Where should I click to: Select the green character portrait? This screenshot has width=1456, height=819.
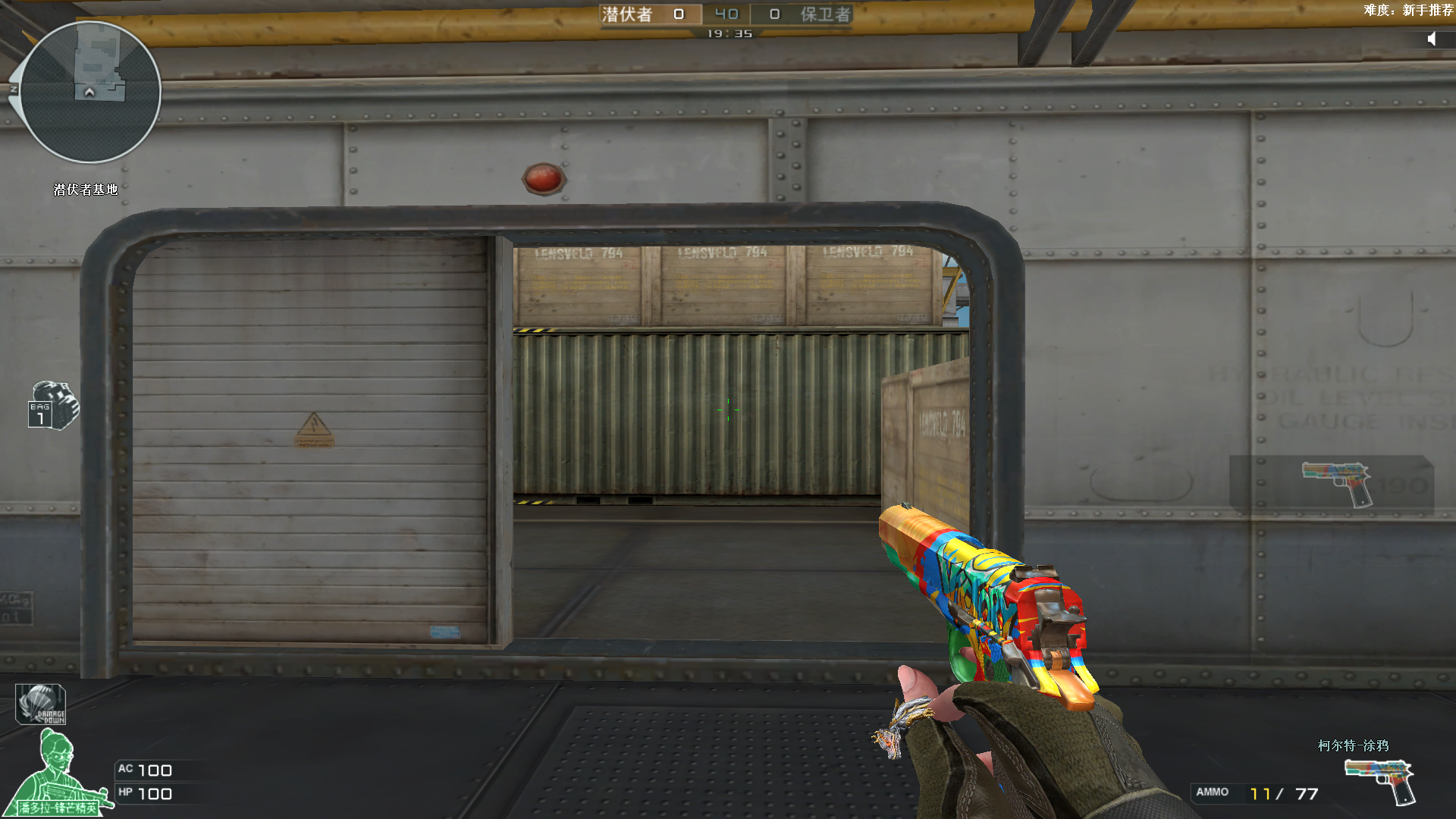click(58, 773)
